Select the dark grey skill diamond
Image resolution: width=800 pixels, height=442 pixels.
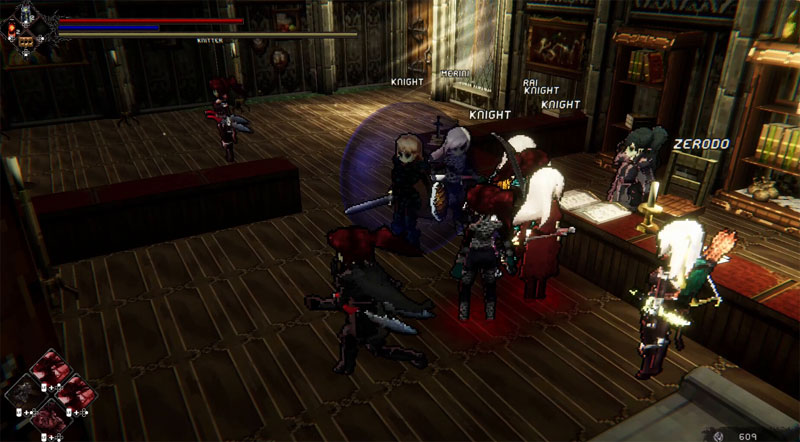coord(21,389)
